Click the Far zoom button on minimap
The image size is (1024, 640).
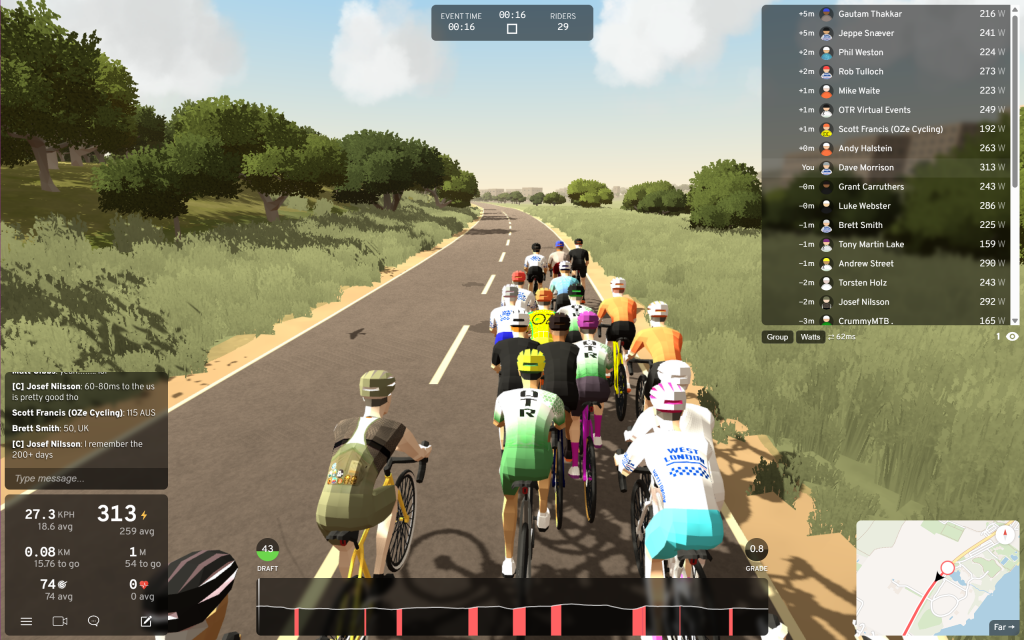pos(1004,627)
